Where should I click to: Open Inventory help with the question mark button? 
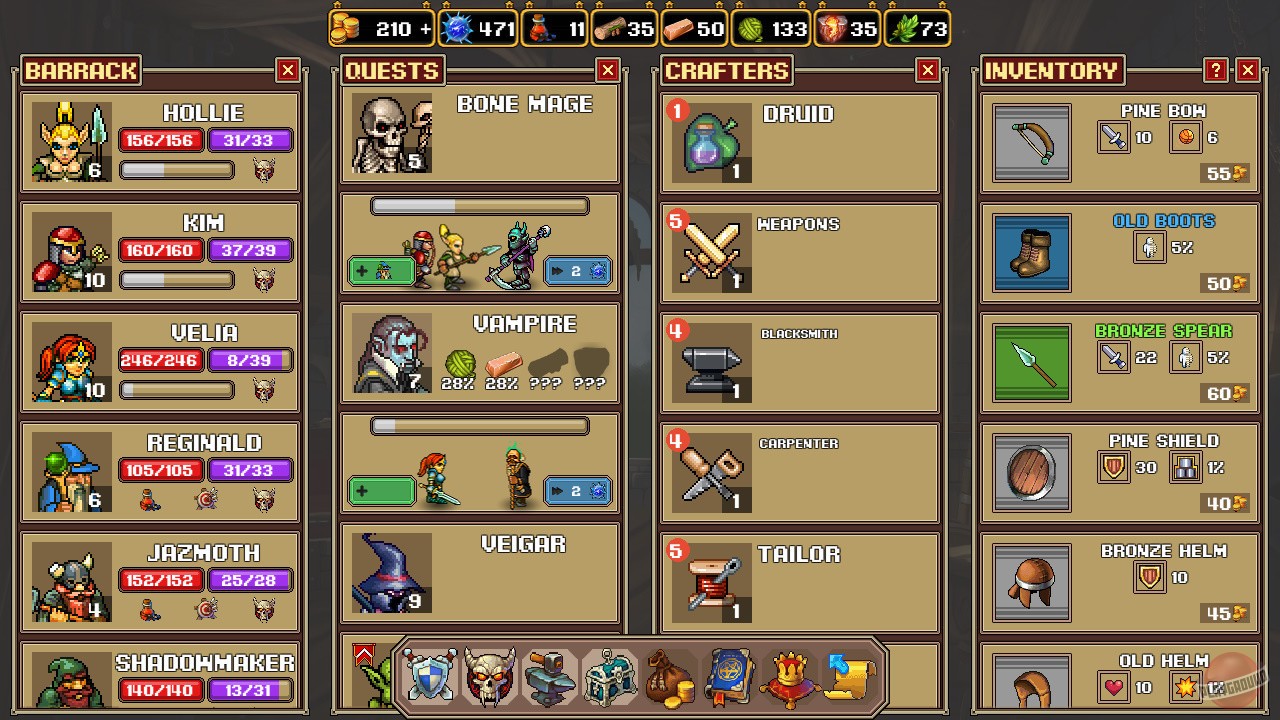[x=1214, y=70]
